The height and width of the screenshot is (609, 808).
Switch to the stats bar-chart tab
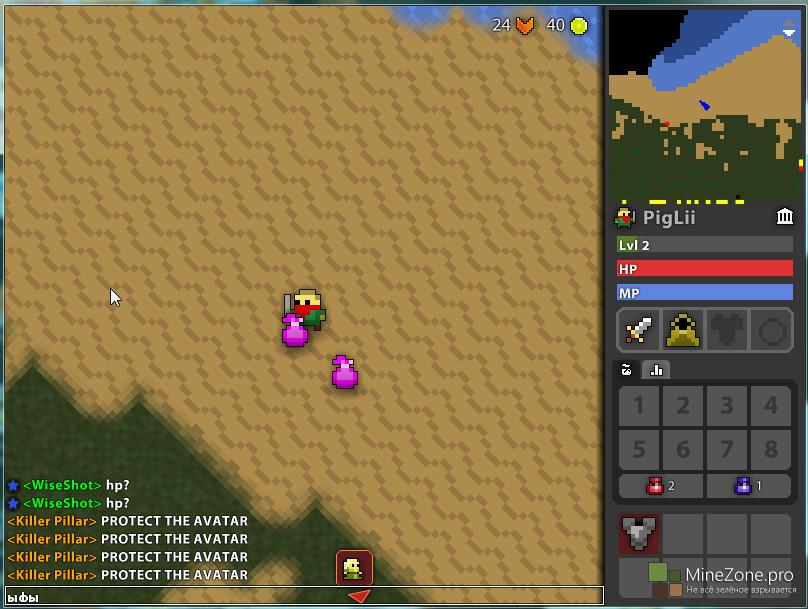pyautogui.click(x=657, y=370)
